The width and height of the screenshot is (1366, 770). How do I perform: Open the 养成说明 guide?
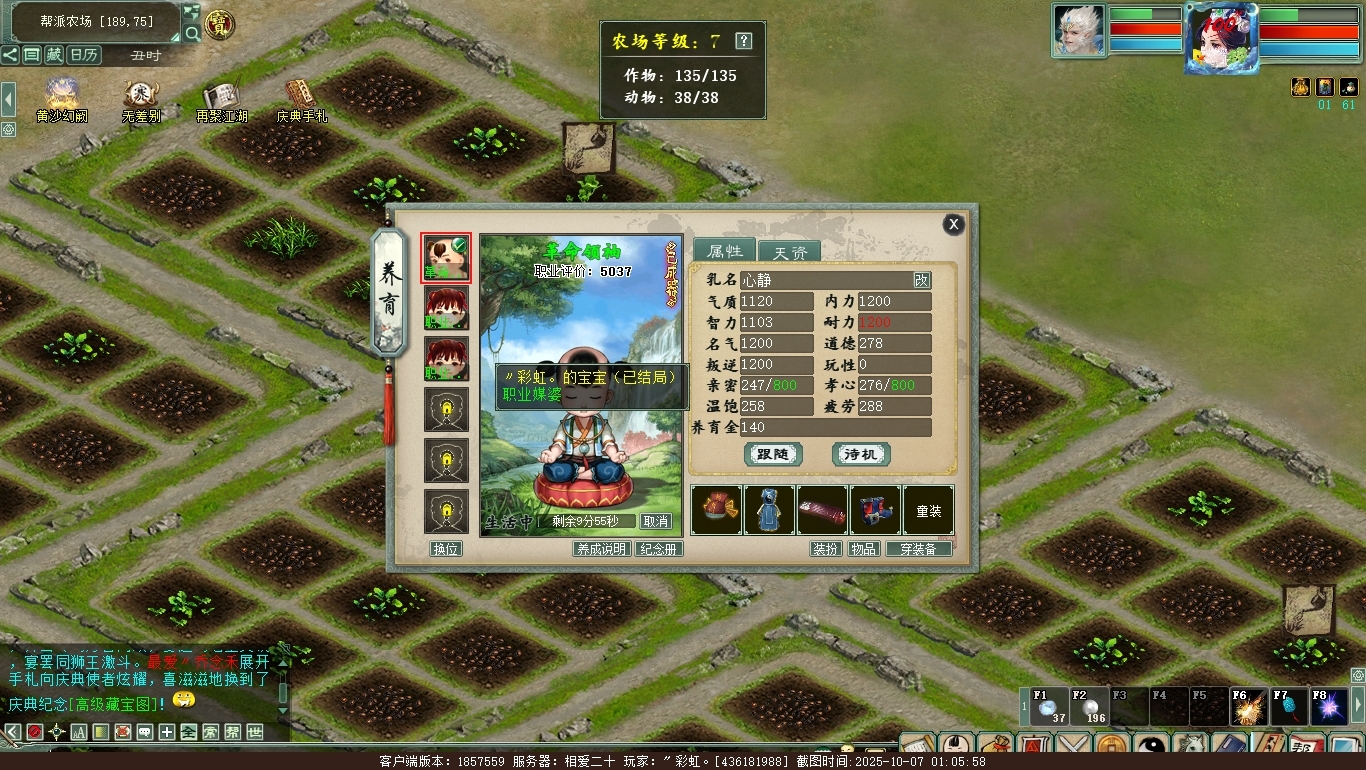tap(601, 549)
